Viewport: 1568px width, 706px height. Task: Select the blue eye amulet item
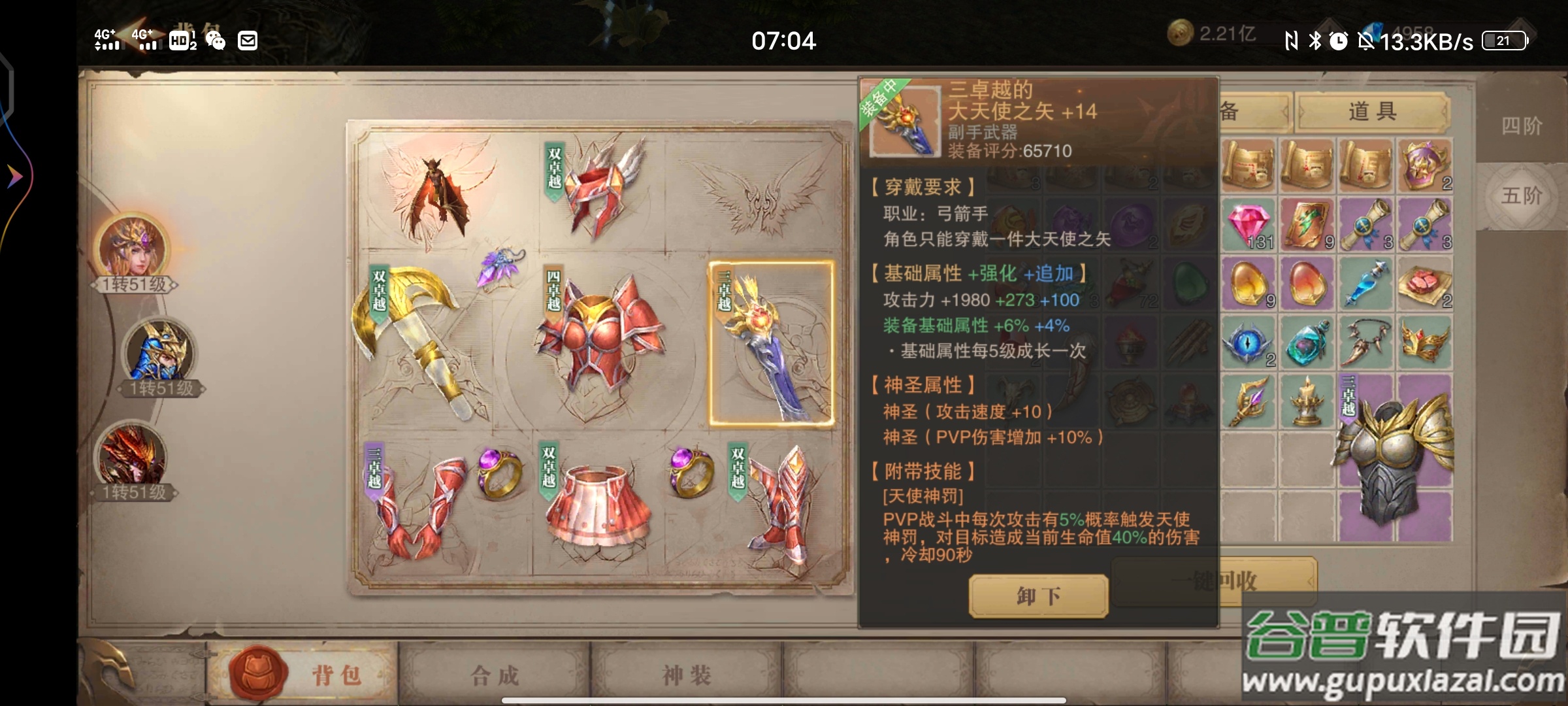tap(1247, 343)
